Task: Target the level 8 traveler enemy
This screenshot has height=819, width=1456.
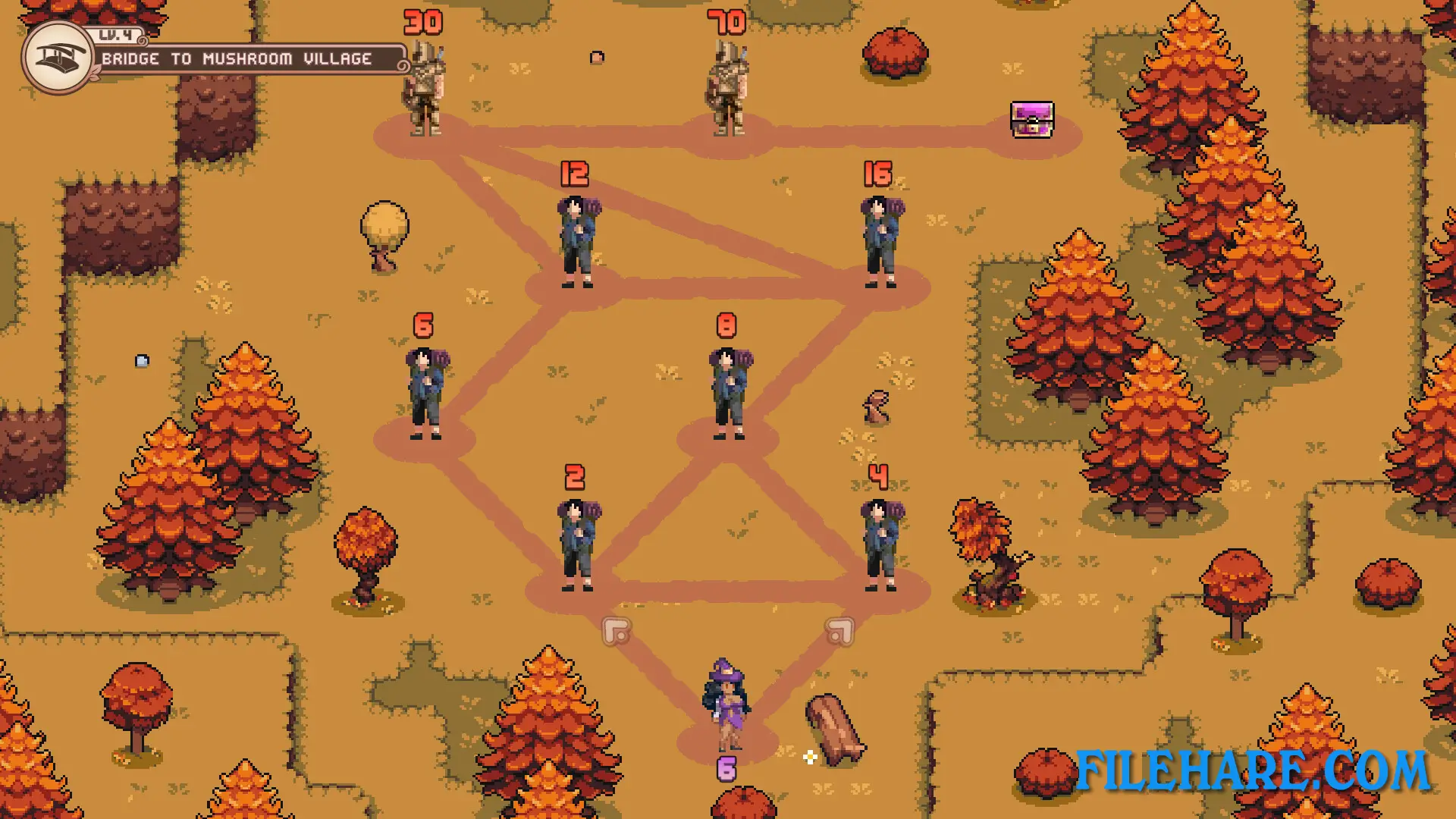Action: (726, 394)
